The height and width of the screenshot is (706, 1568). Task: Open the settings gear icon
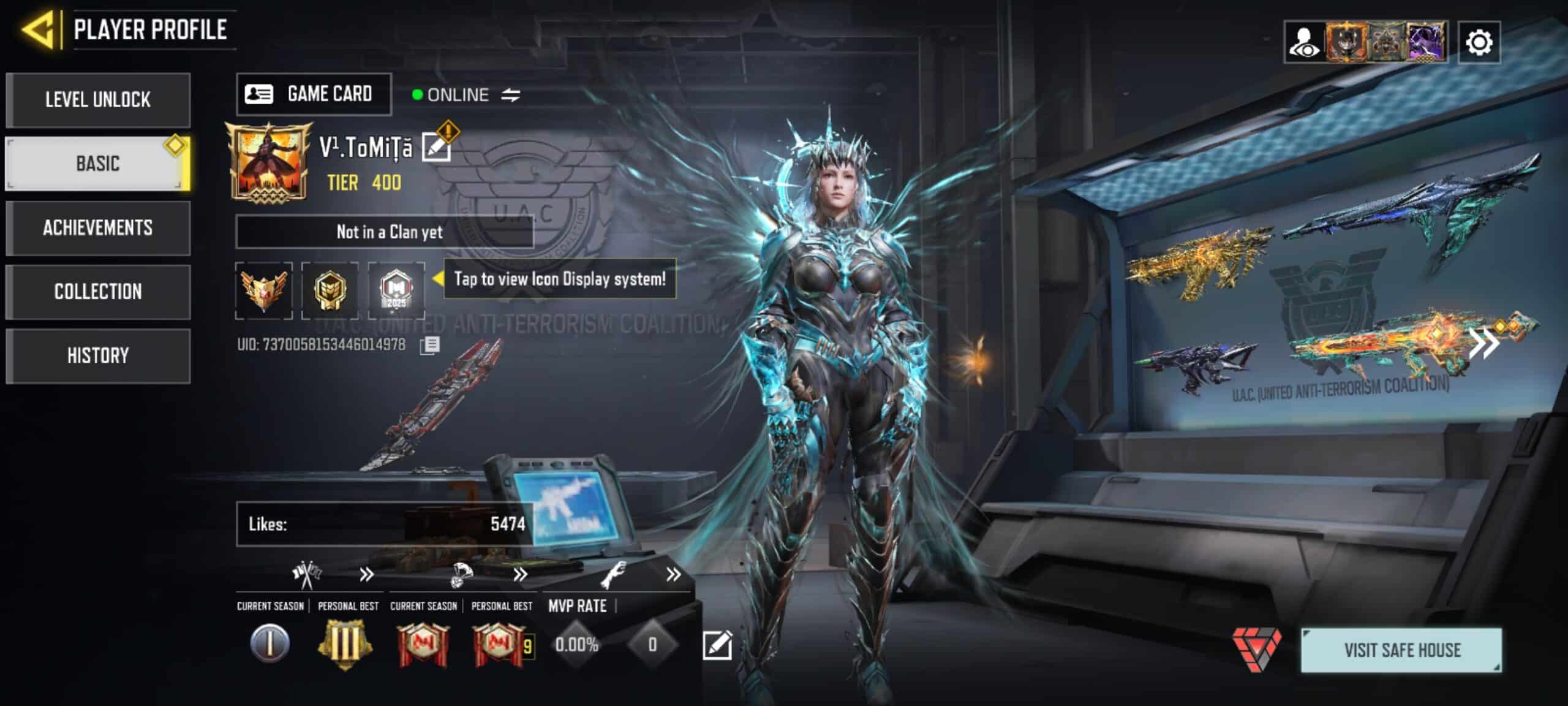point(1479,42)
